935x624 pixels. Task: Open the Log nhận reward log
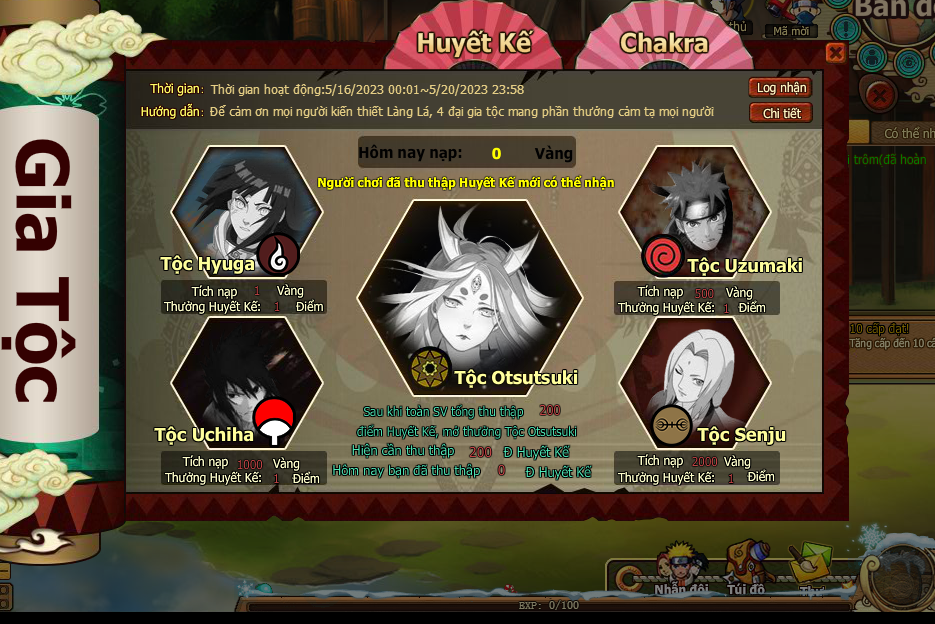point(780,88)
